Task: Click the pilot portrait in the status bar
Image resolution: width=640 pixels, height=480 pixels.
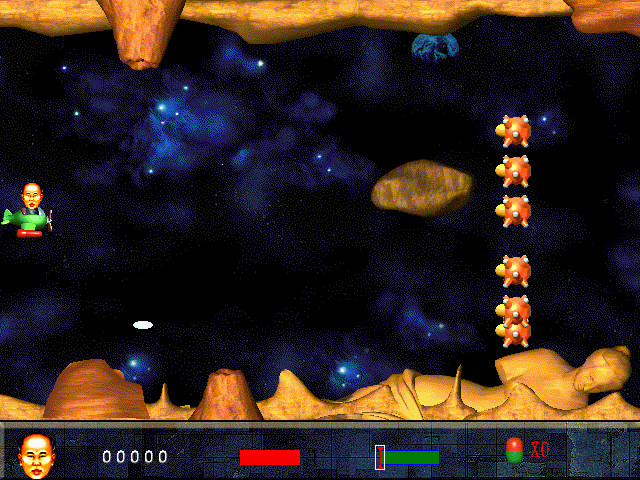Action: [x=37, y=455]
